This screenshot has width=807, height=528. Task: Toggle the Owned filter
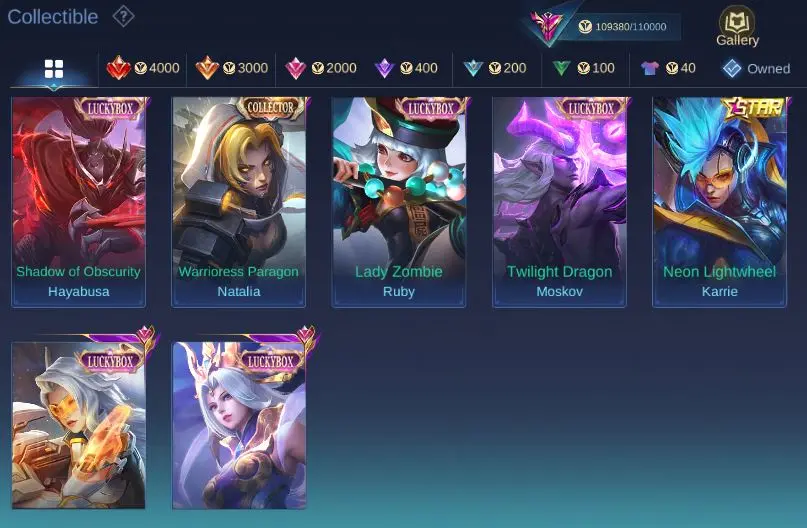coord(756,68)
